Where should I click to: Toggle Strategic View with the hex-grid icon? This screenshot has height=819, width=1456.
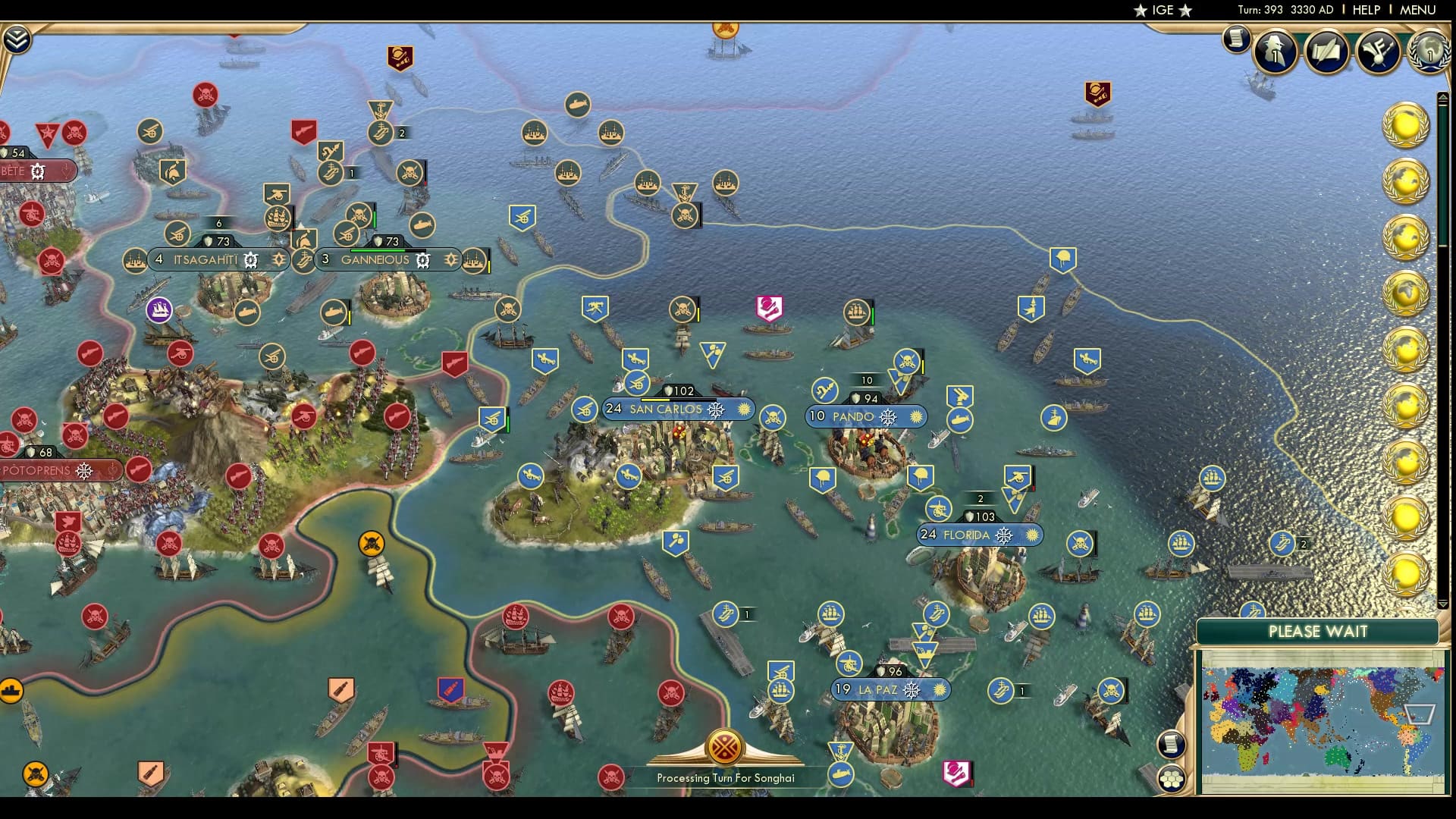click(1173, 777)
